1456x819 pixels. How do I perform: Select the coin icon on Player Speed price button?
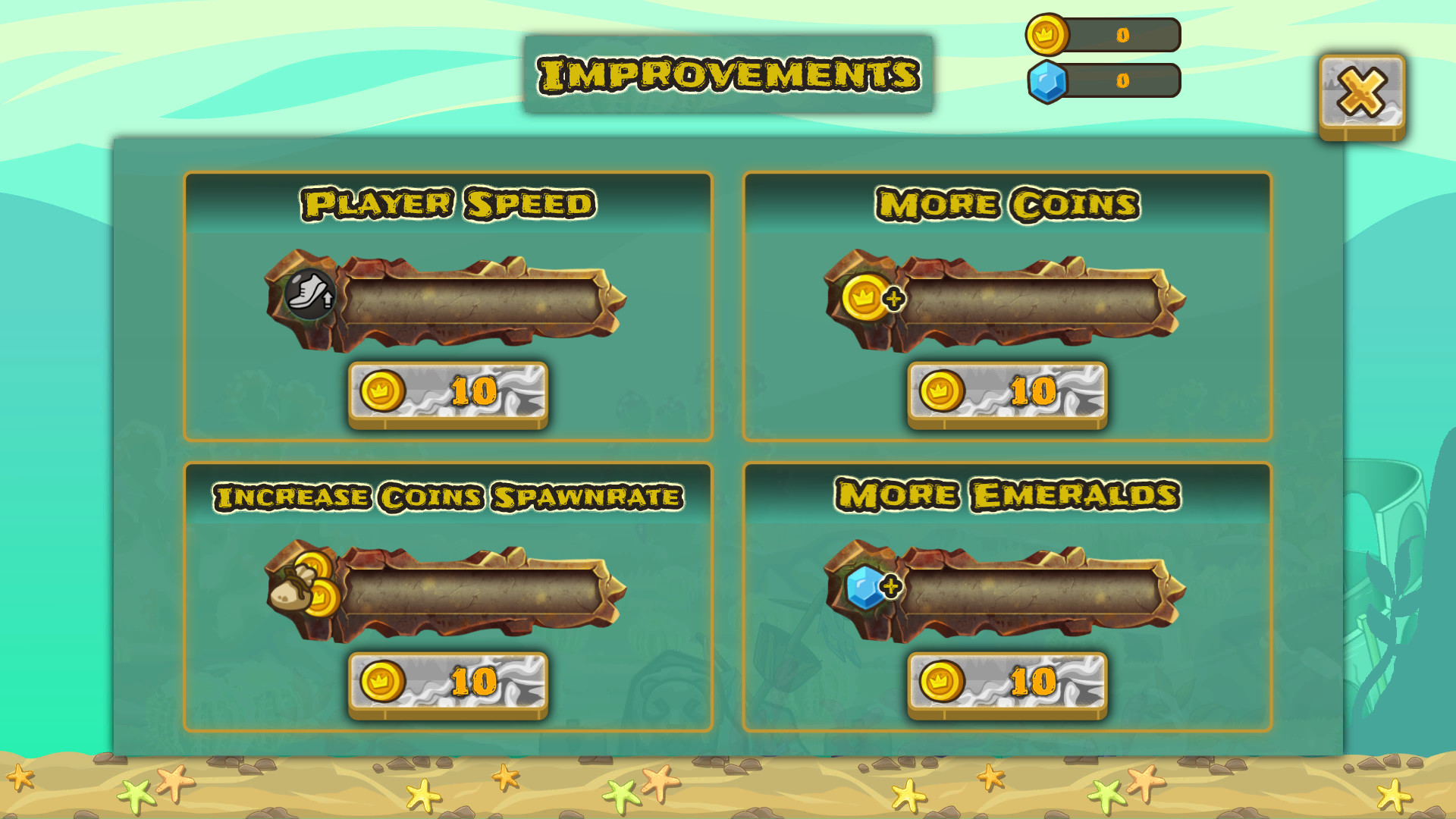coord(383,391)
